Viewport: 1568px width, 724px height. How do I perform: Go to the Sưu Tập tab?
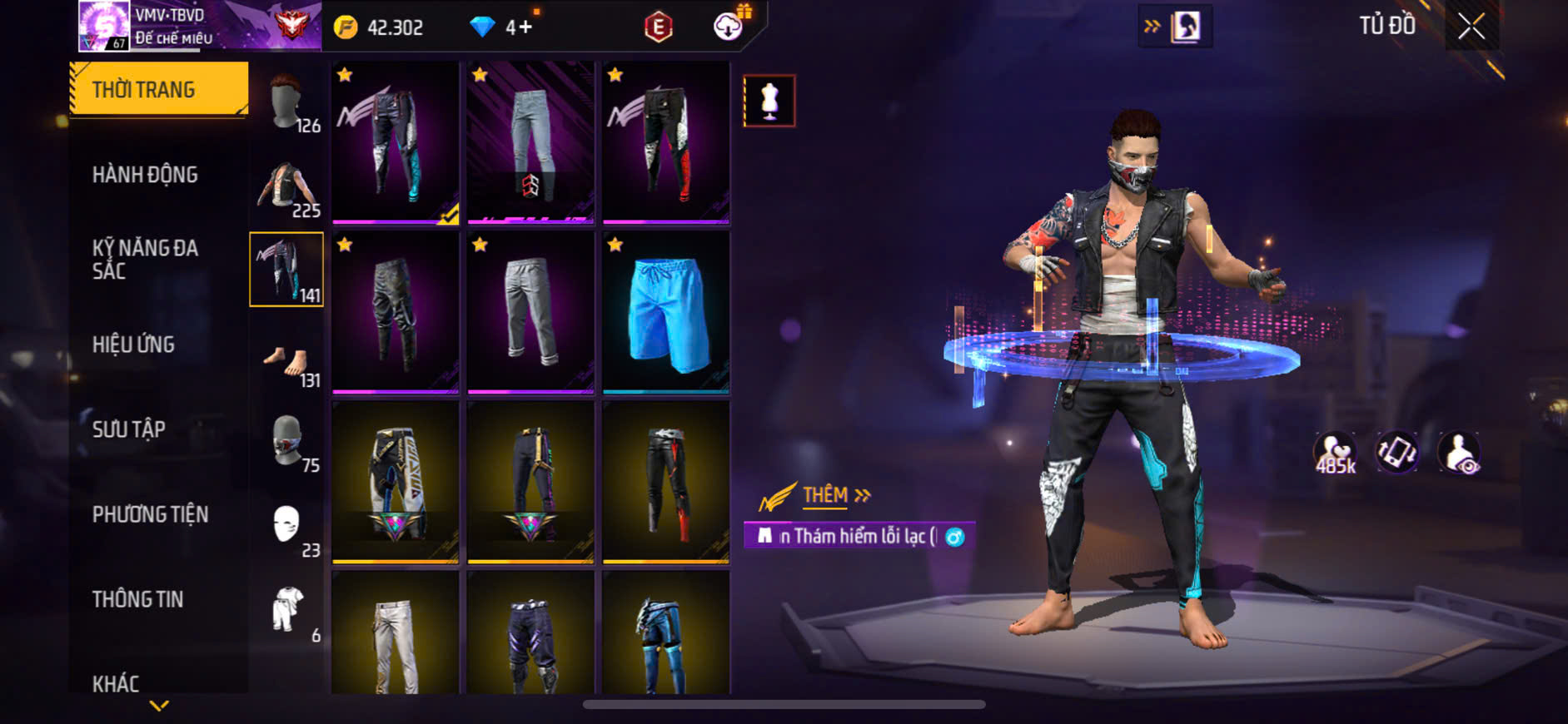pos(128,429)
